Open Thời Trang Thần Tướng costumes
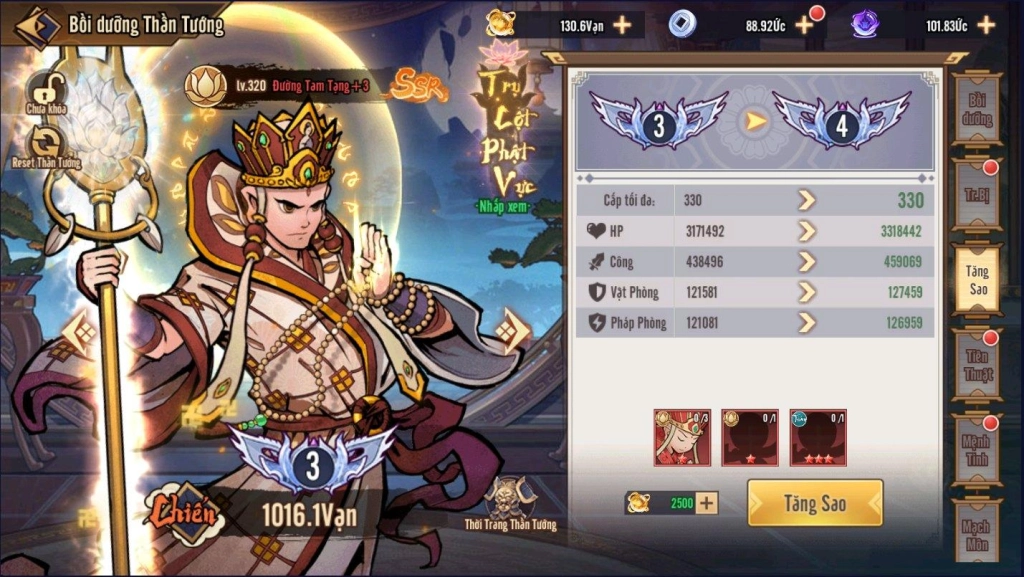The height and width of the screenshot is (577, 1024). (509, 504)
